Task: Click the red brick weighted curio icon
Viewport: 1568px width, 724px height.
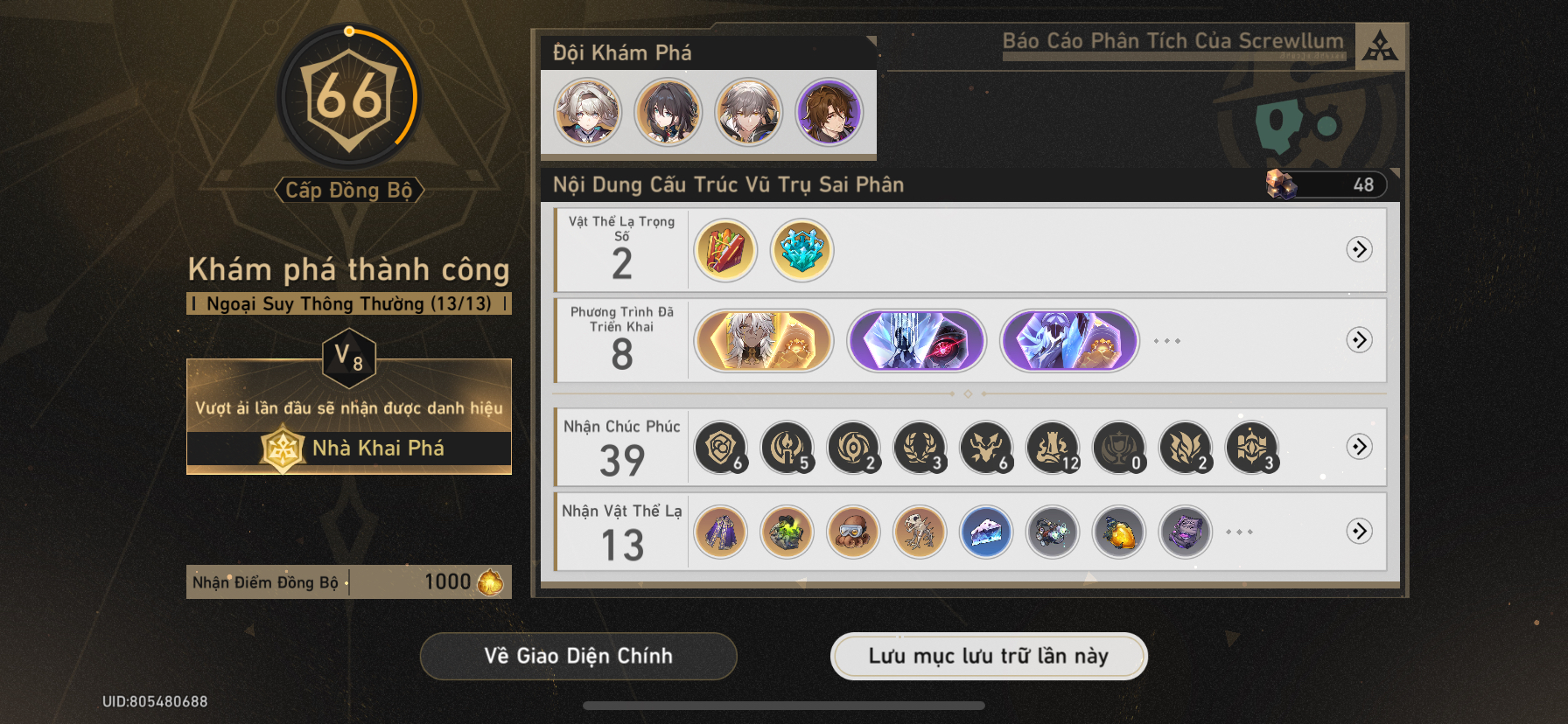Action: click(723, 252)
